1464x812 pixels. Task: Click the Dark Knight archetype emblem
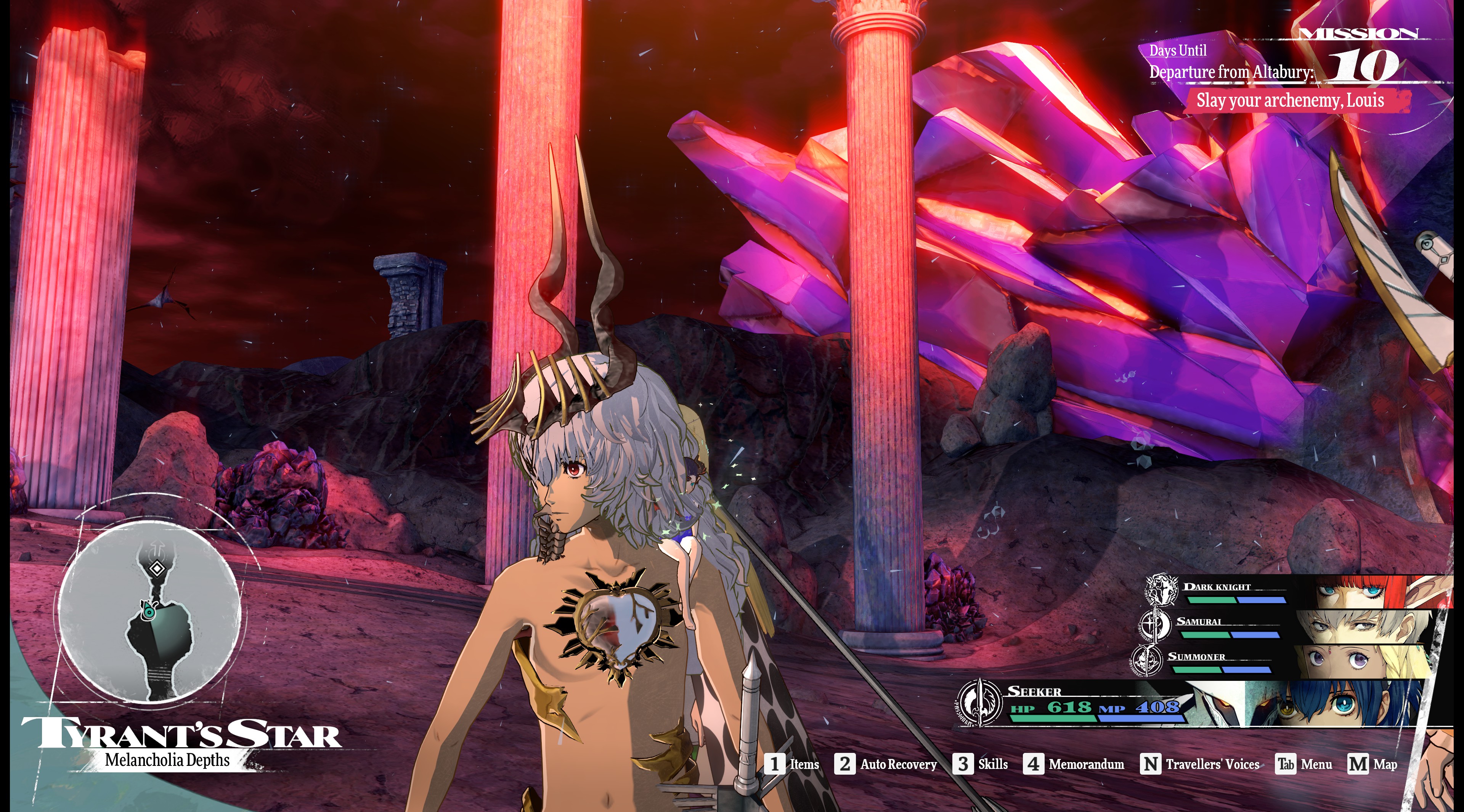point(1161,589)
